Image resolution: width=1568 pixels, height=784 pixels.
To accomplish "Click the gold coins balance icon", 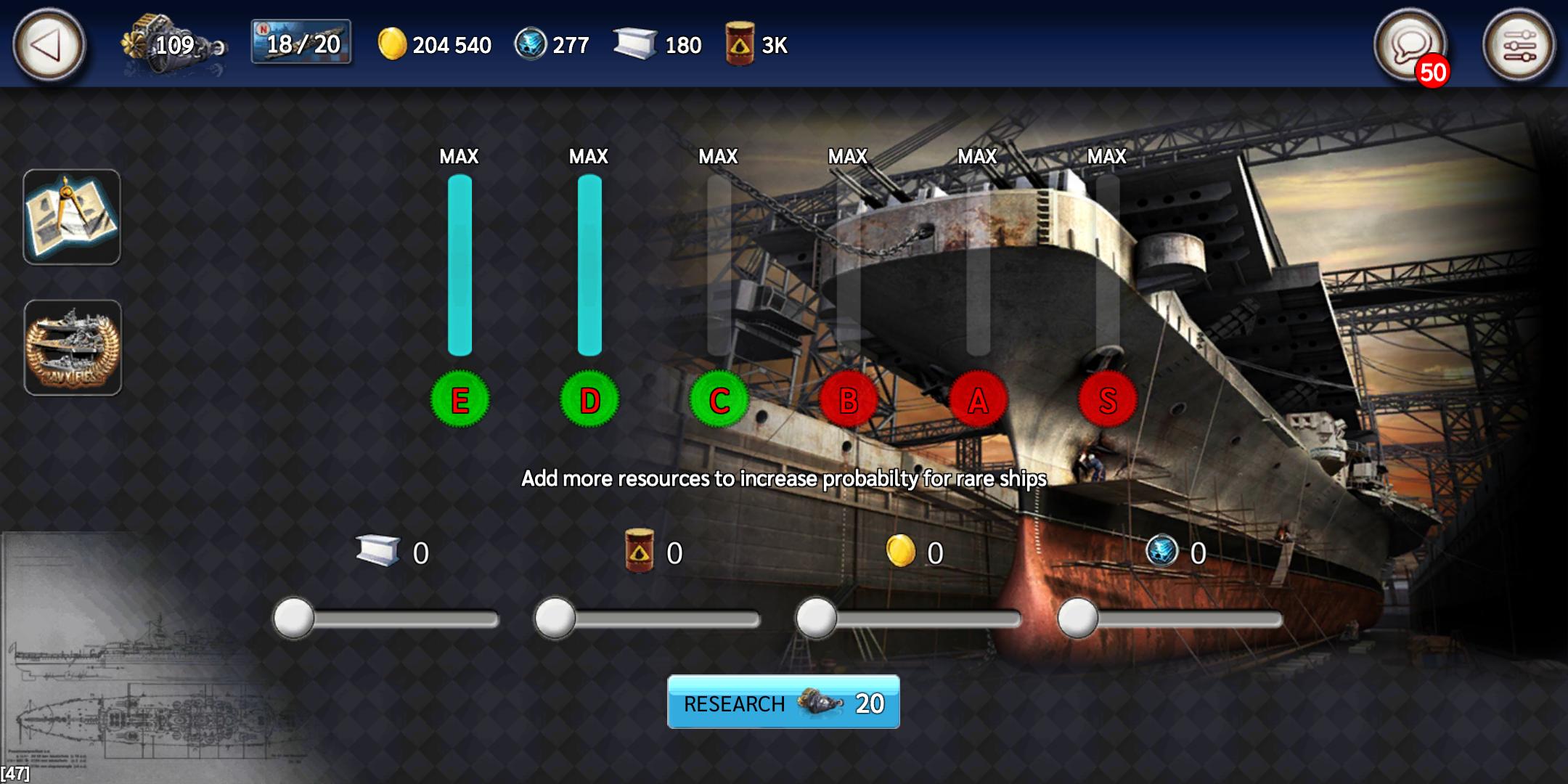I will click(x=393, y=45).
